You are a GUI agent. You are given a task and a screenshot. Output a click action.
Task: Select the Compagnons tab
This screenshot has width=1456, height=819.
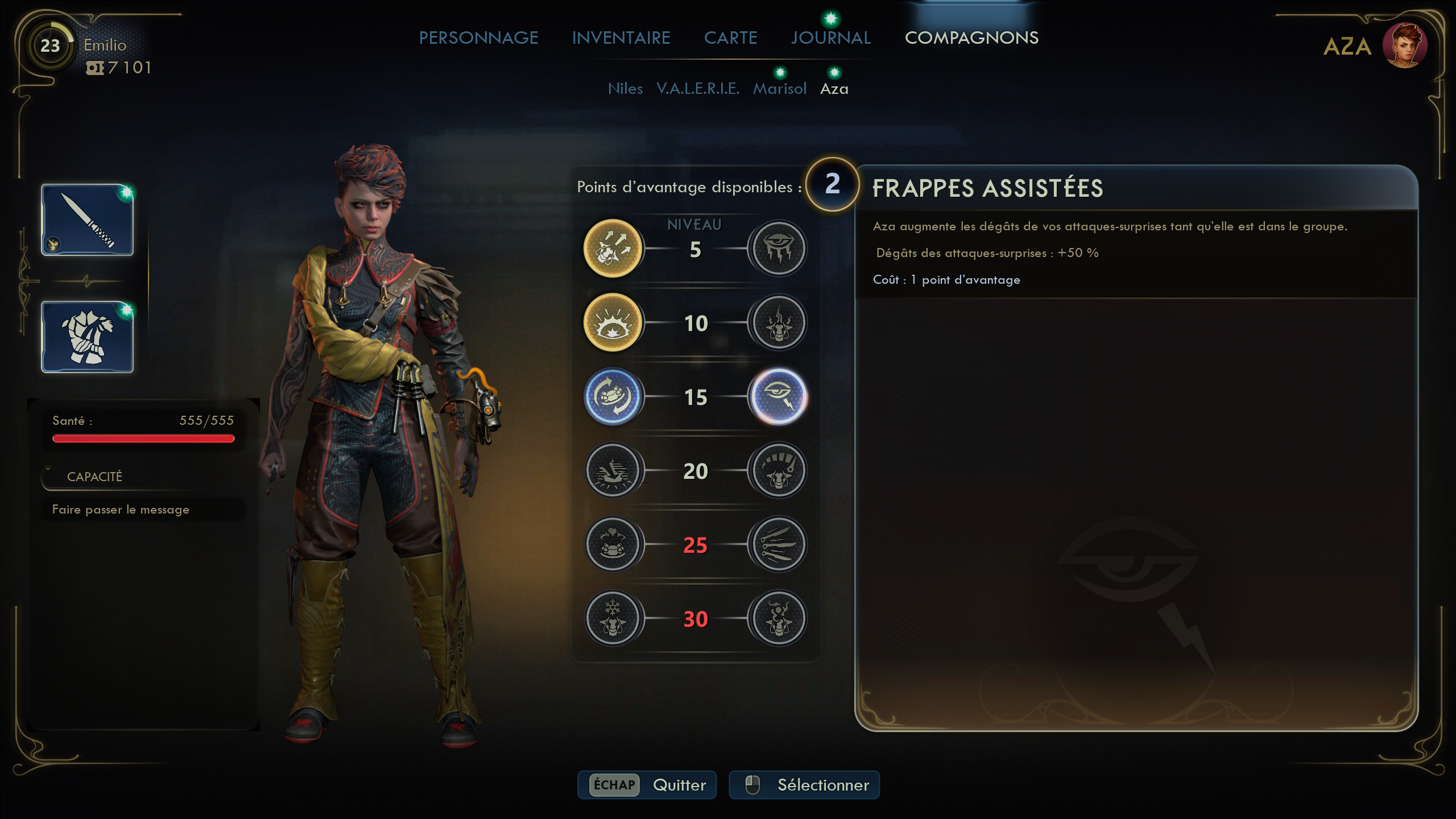(x=971, y=38)
